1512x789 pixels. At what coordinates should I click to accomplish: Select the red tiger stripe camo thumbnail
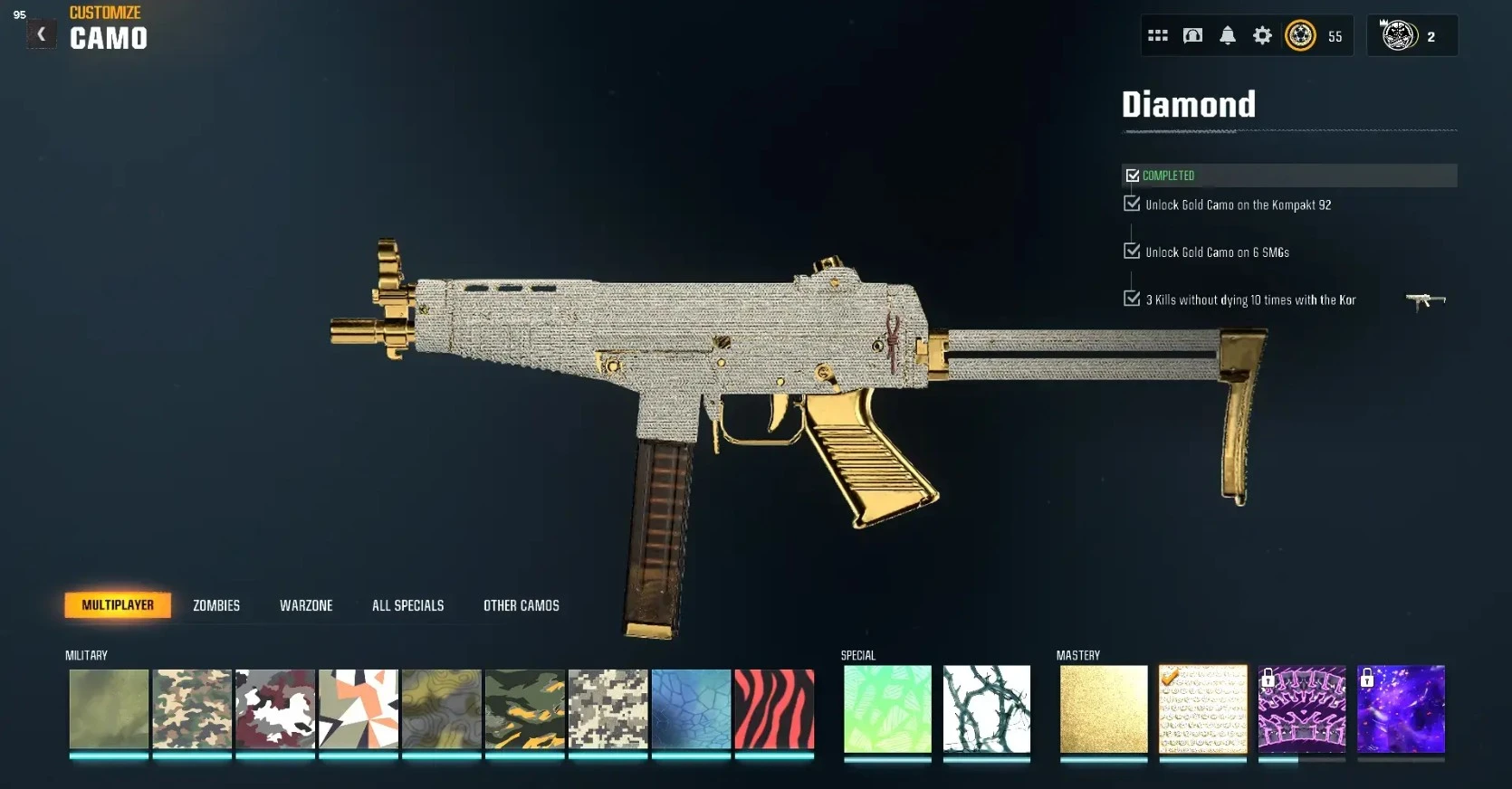(x=774, y=711)
